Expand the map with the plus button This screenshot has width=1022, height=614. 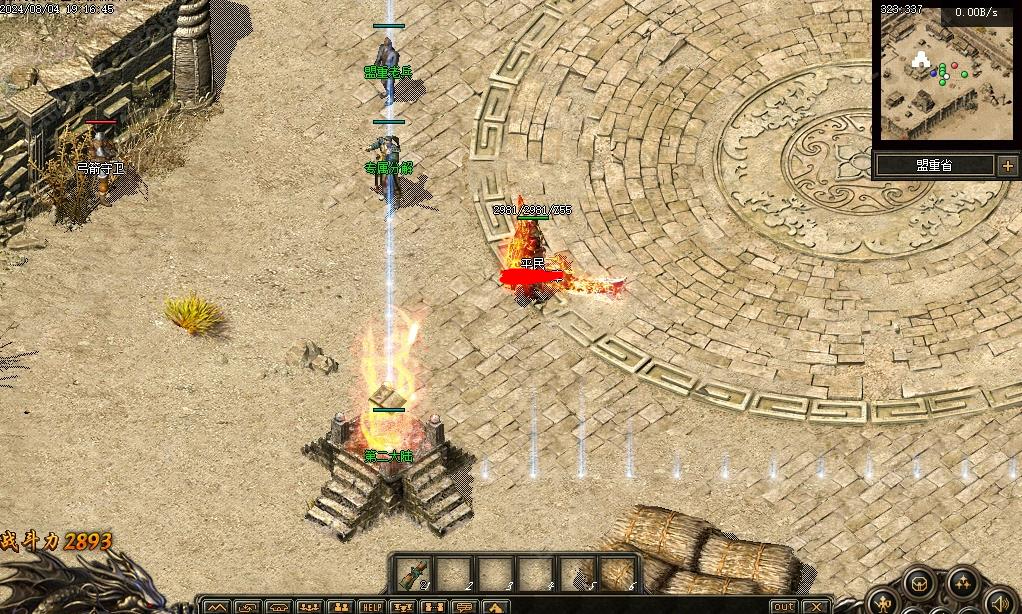pos(1007,166)
